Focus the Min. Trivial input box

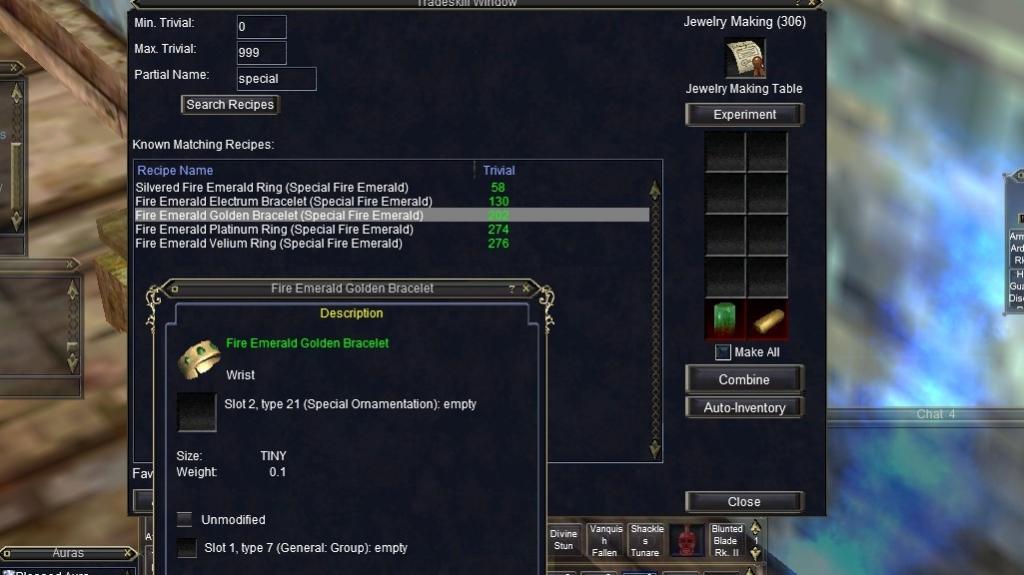coord(261,27)
